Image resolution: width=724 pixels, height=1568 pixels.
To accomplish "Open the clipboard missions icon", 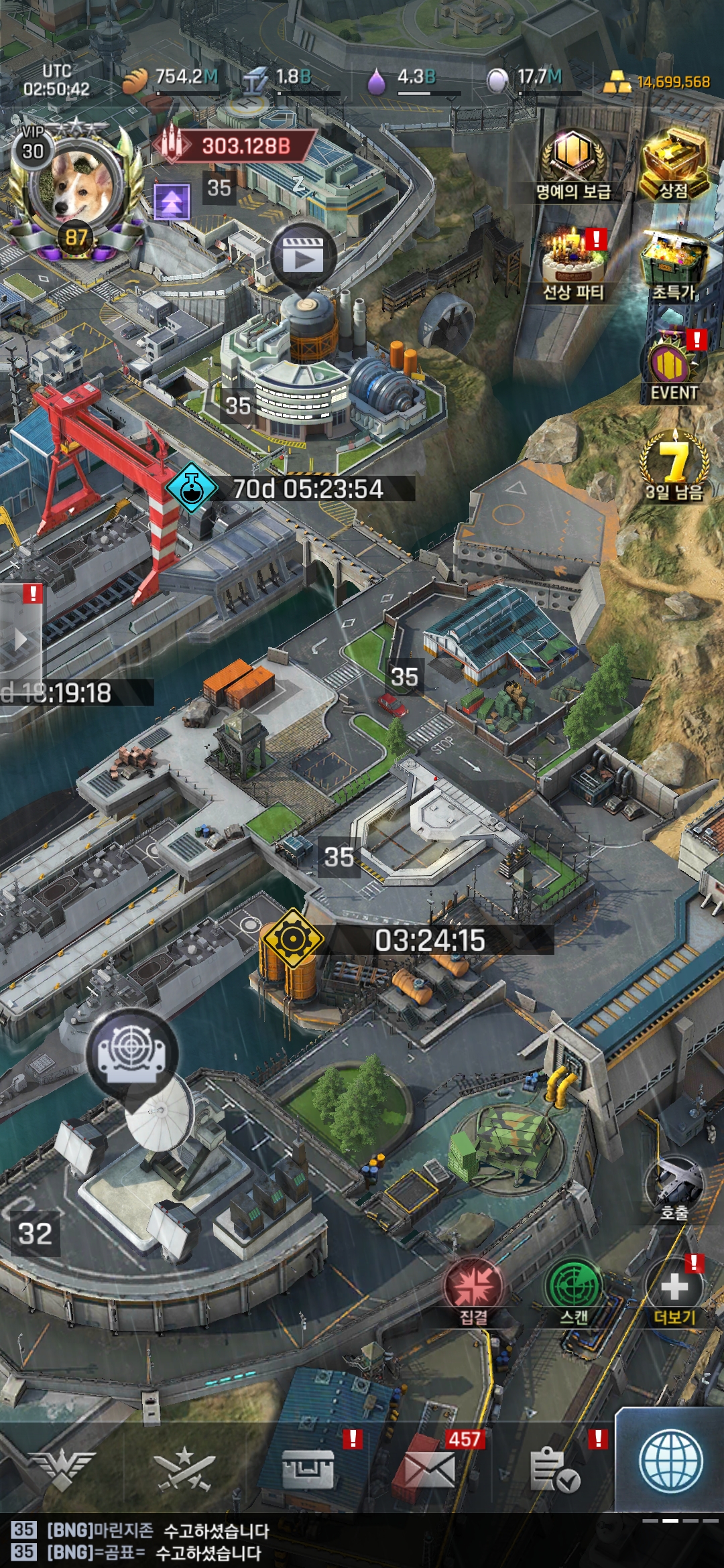I will pyautogui.click(x=554, y=1469).
